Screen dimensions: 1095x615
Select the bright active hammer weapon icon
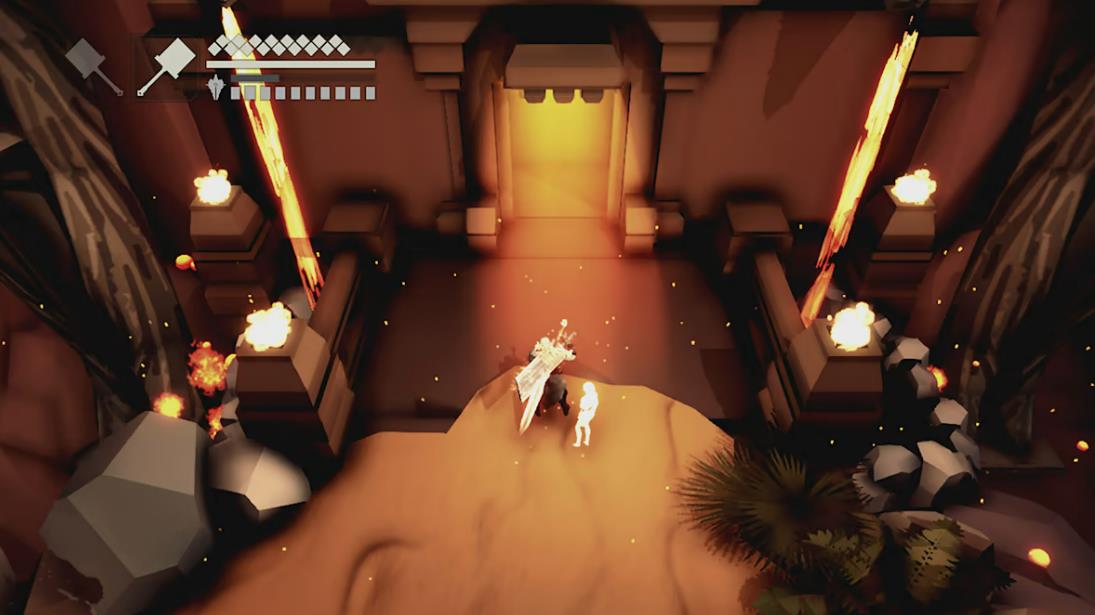(166, 67)
